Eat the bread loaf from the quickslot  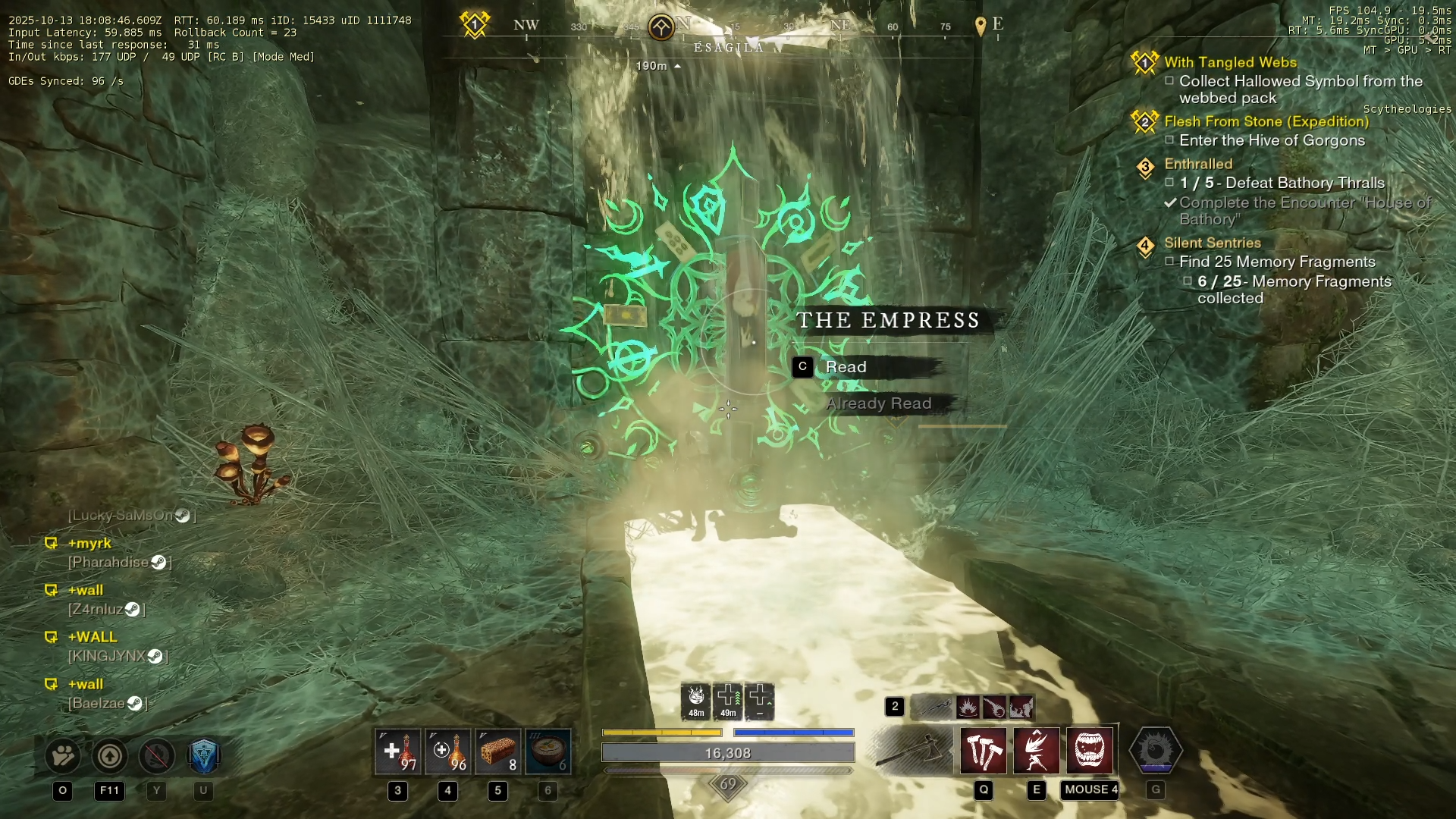(x=498, y=752)
